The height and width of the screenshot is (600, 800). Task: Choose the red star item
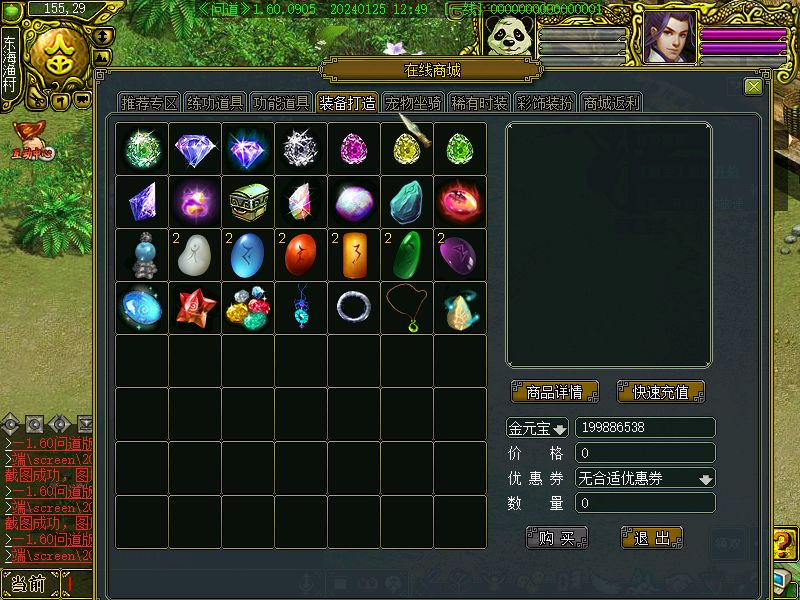(195, 307)
